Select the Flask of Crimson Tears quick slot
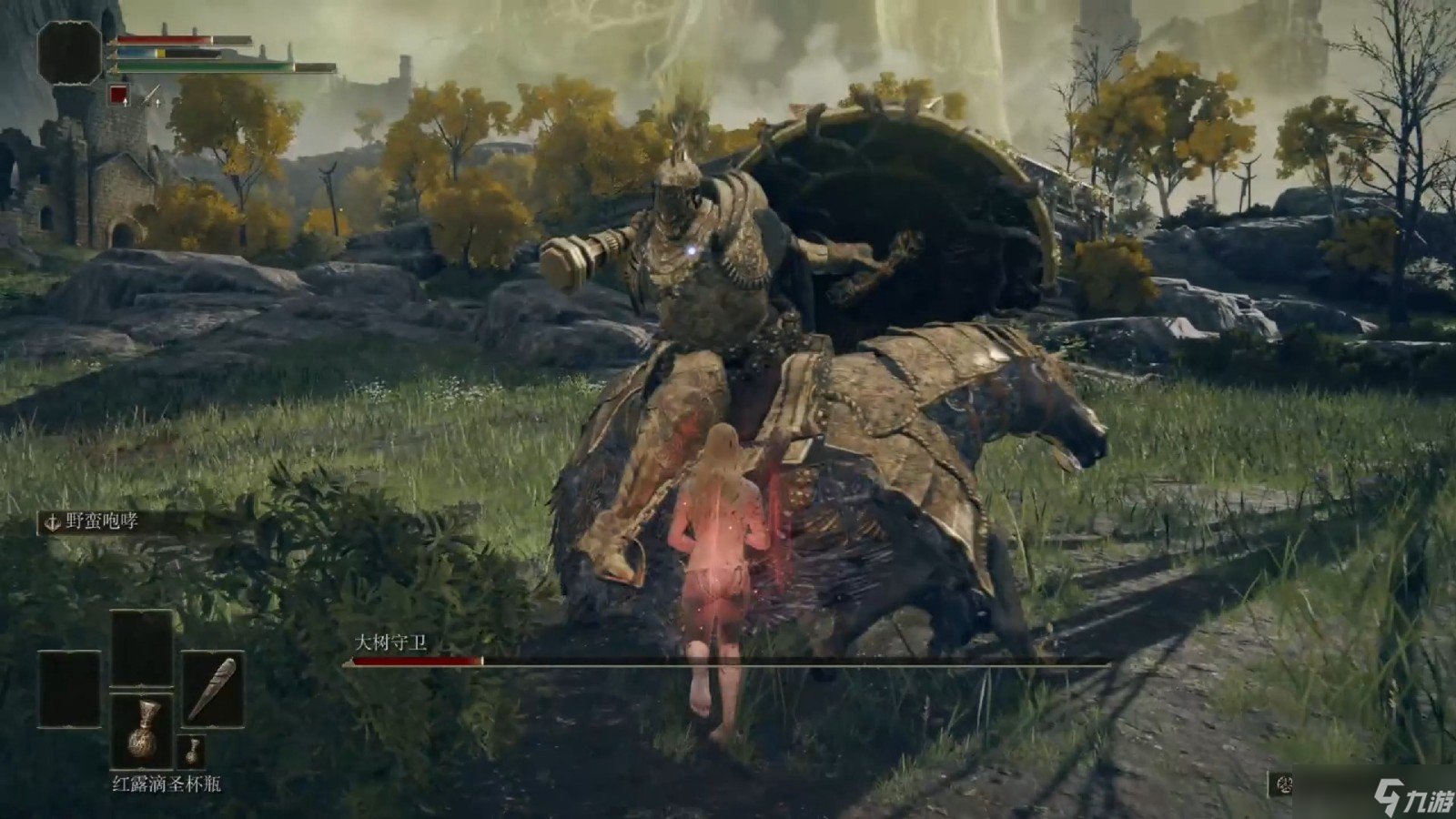This screenshot has height=819, width=1456. [142, 731]
